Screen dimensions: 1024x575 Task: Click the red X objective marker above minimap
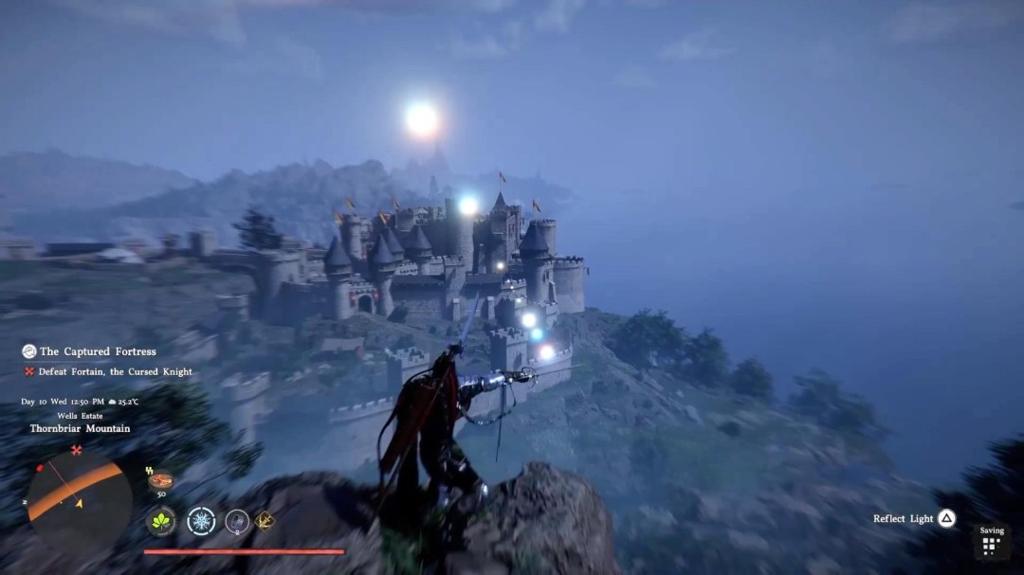pyautogui.click(x=78, y=451)
